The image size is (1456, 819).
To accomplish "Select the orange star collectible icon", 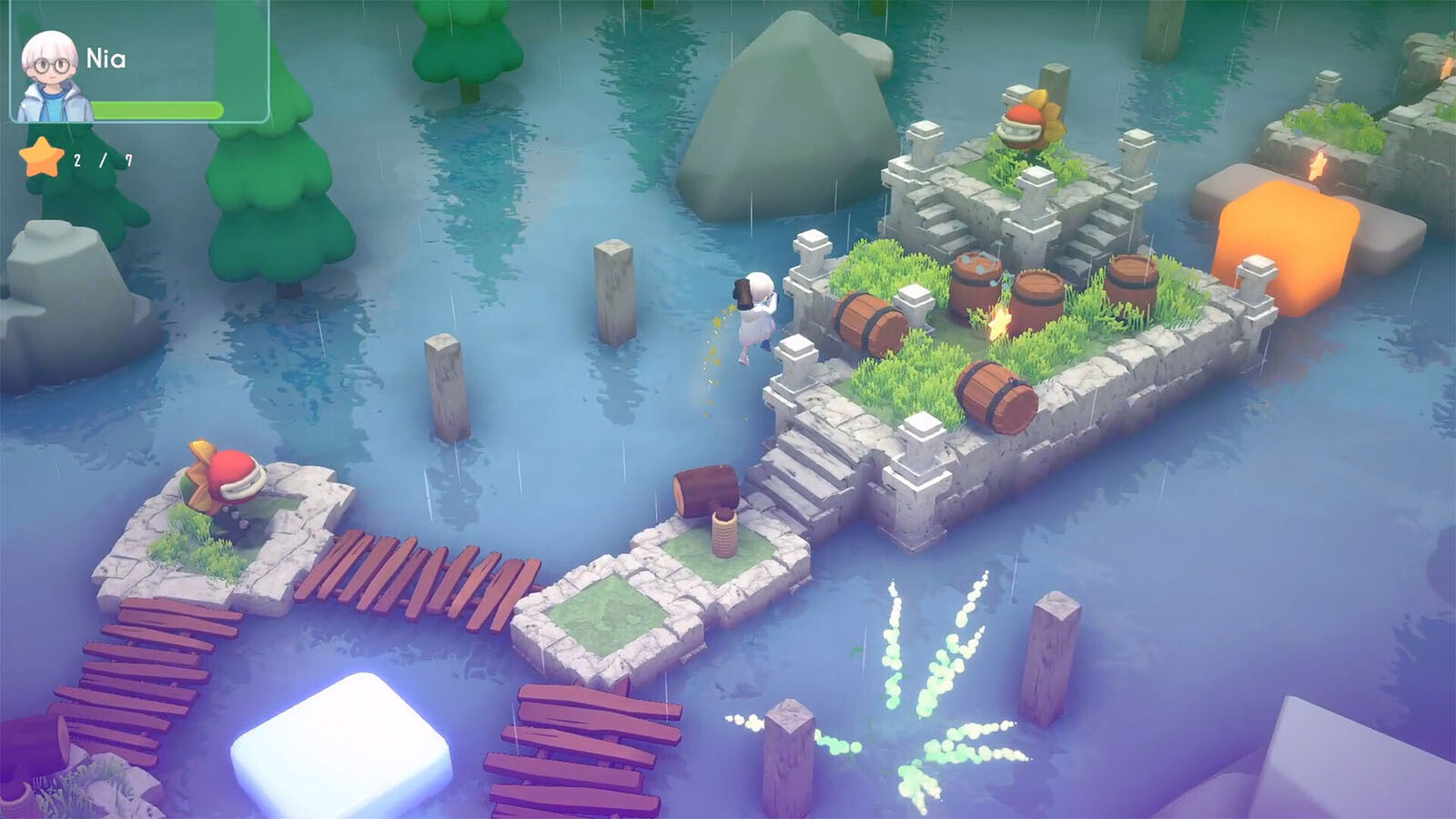I will [x=42, y=158].
